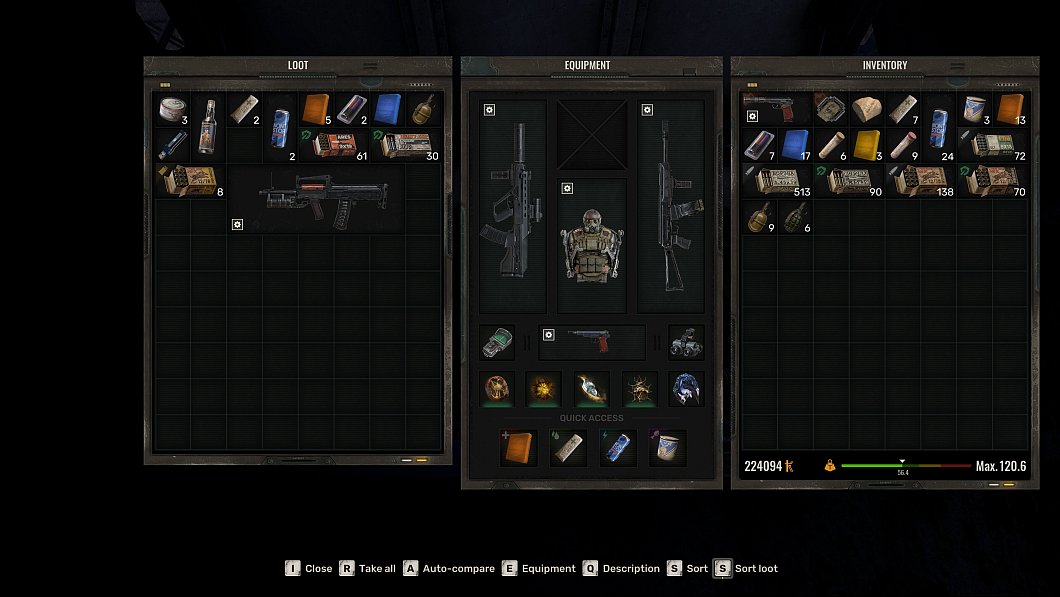Choose the yellow medkit stack of 3

(x=866, y=144)
